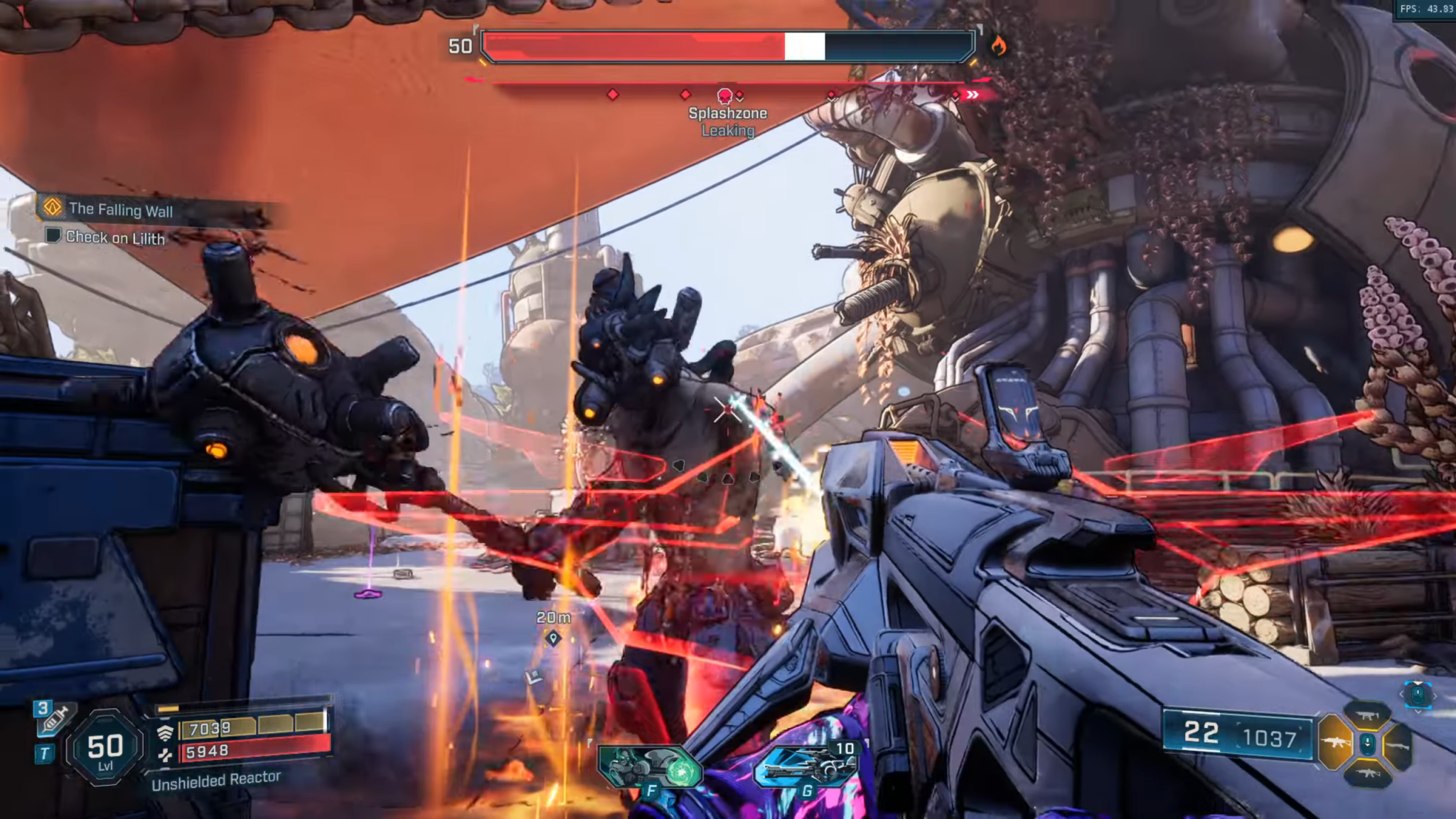Activate the F action skill icon
The image size is (1456, 819).
(651, 766)
